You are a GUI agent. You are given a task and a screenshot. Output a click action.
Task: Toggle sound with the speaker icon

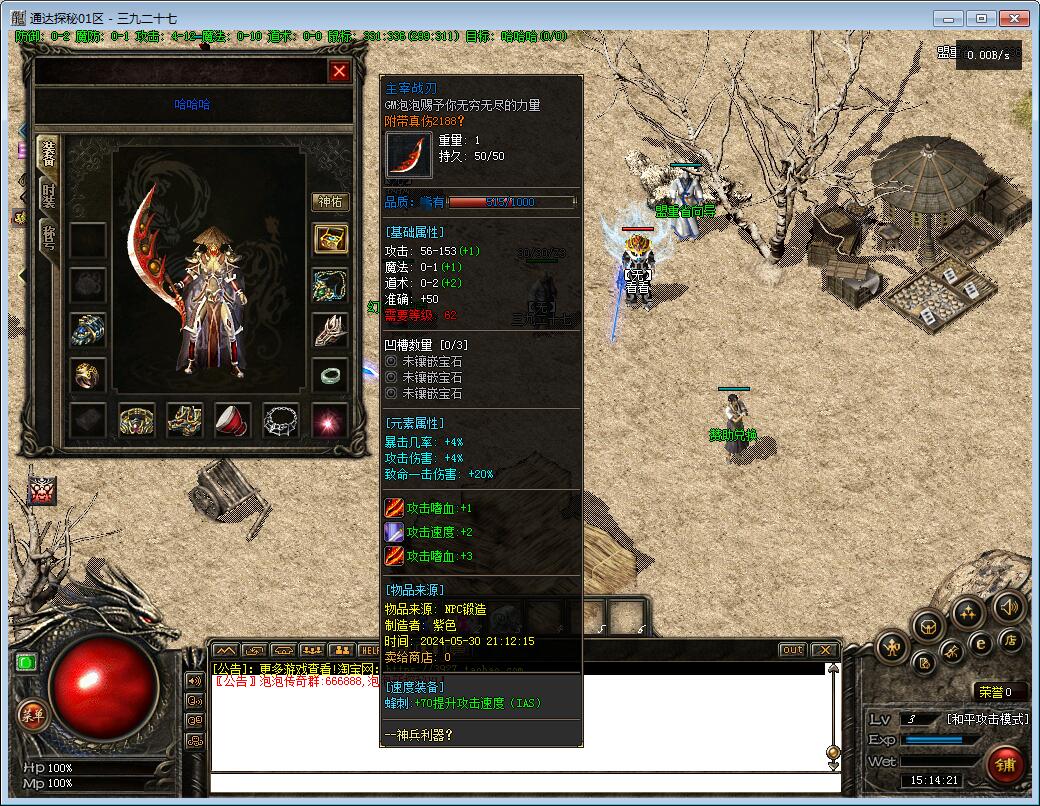(1008, 606)
